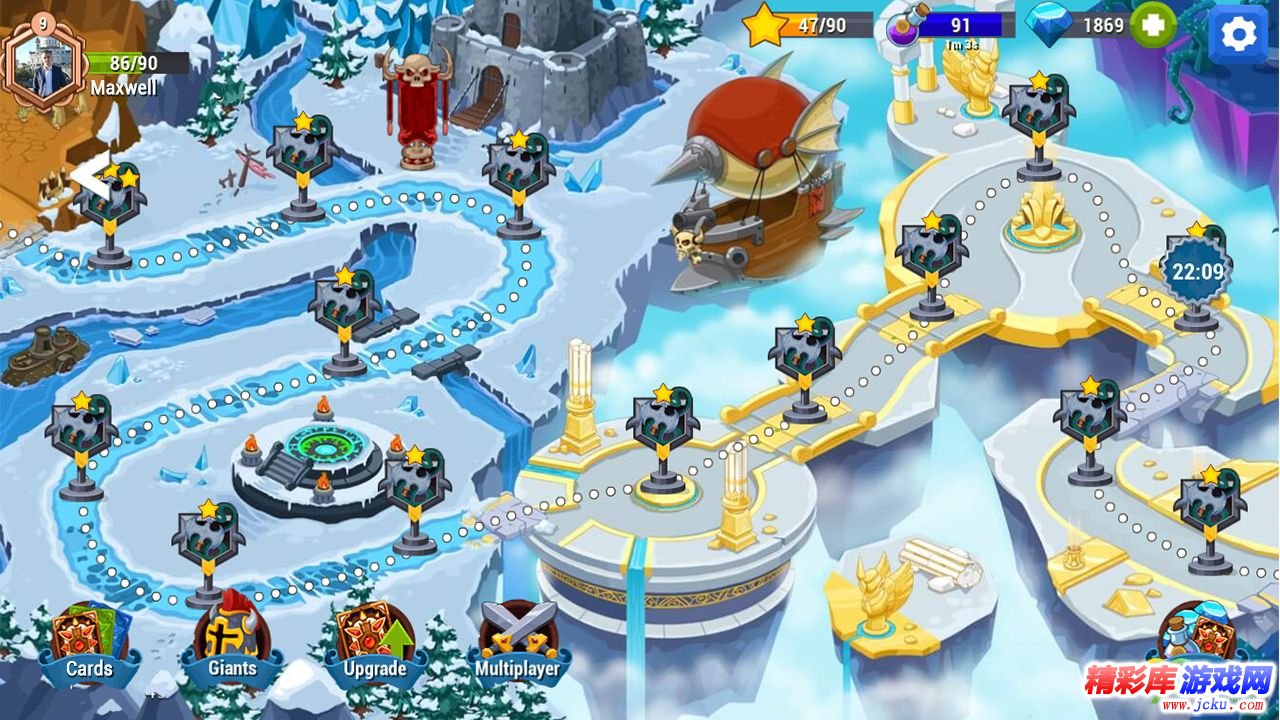Image resolution: width=1280 pixels, height=720 pixels.
Task: Tap the green plus to buy gems
Action: click(1153, 25)
